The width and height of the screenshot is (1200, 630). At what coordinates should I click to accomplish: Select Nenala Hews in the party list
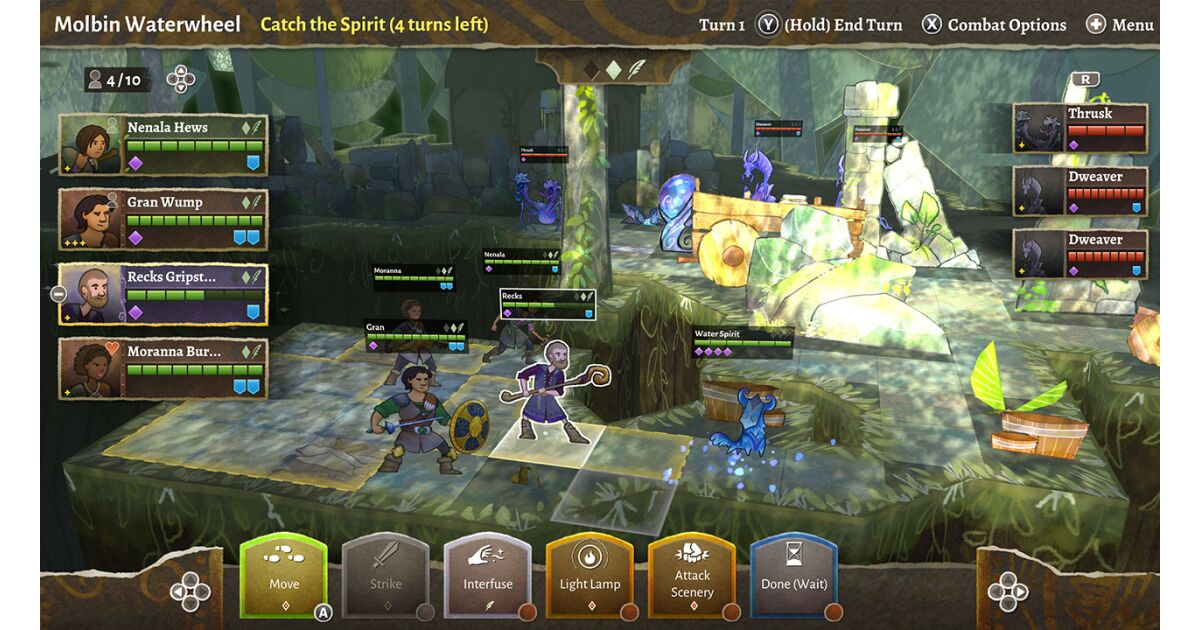(x=163, y=144)
